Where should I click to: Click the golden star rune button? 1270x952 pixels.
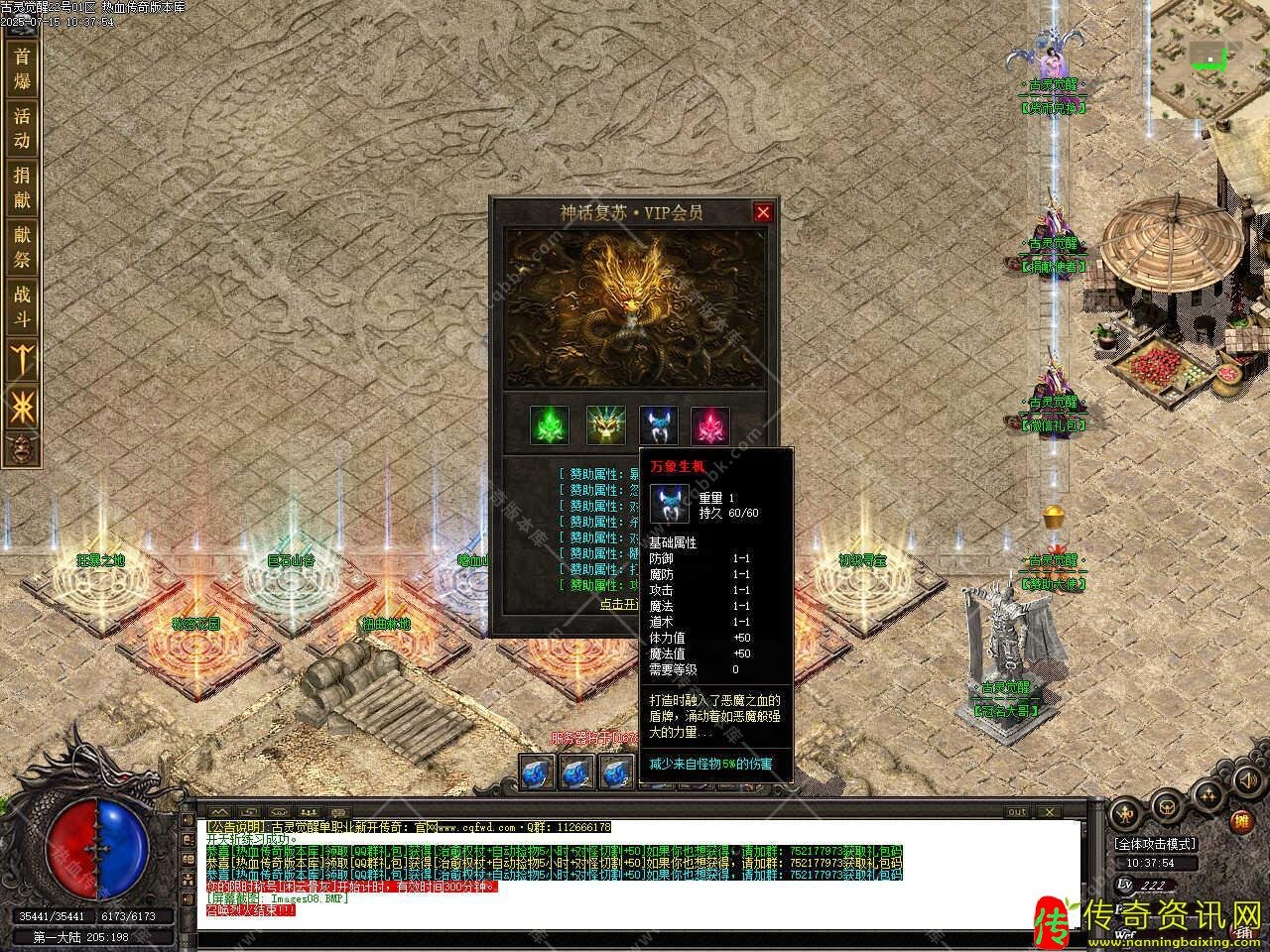(22, 407)
